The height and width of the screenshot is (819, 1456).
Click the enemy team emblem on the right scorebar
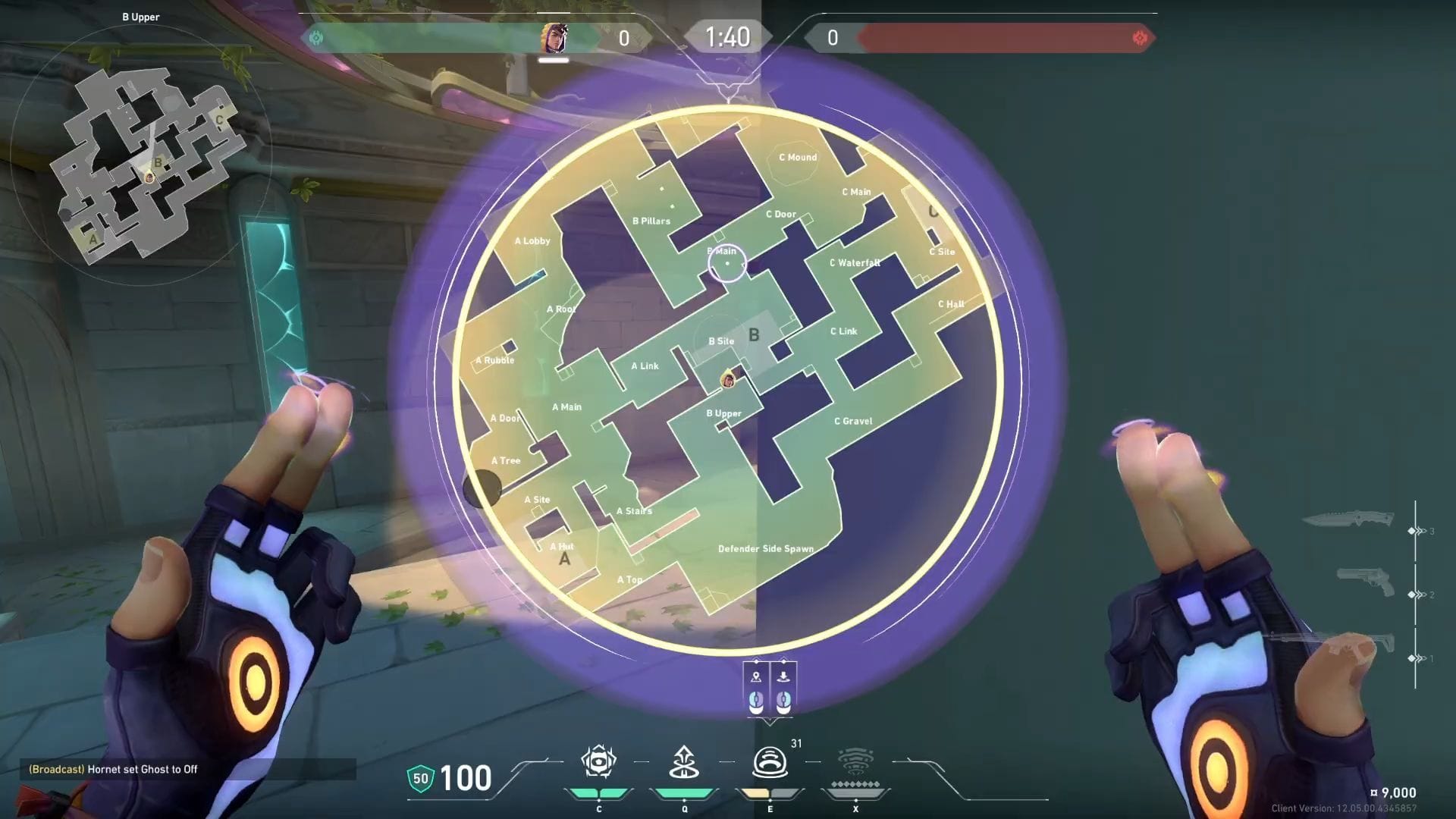[1141, 36]
